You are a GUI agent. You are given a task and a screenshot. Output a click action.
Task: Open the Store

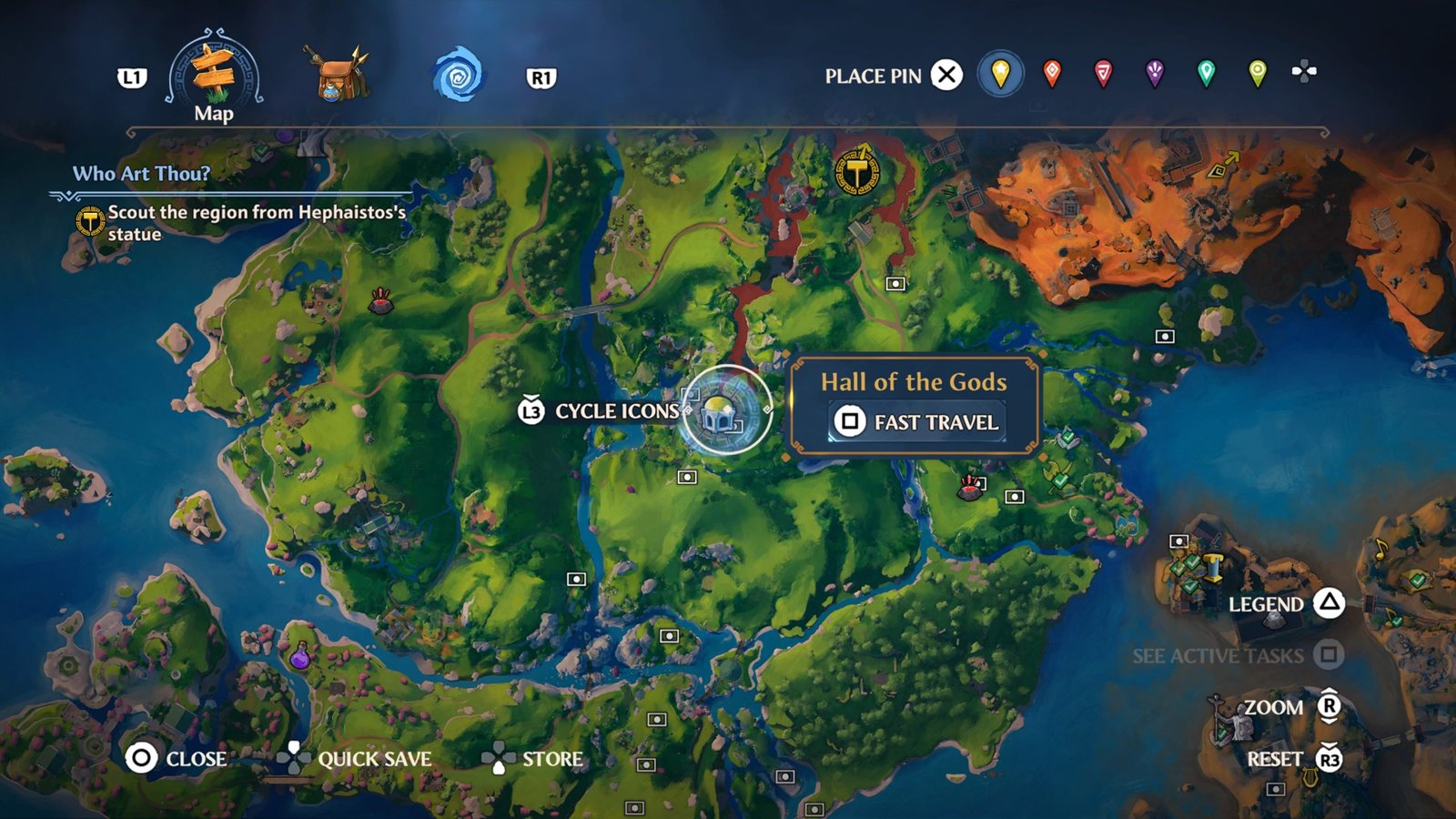point(533,758)
